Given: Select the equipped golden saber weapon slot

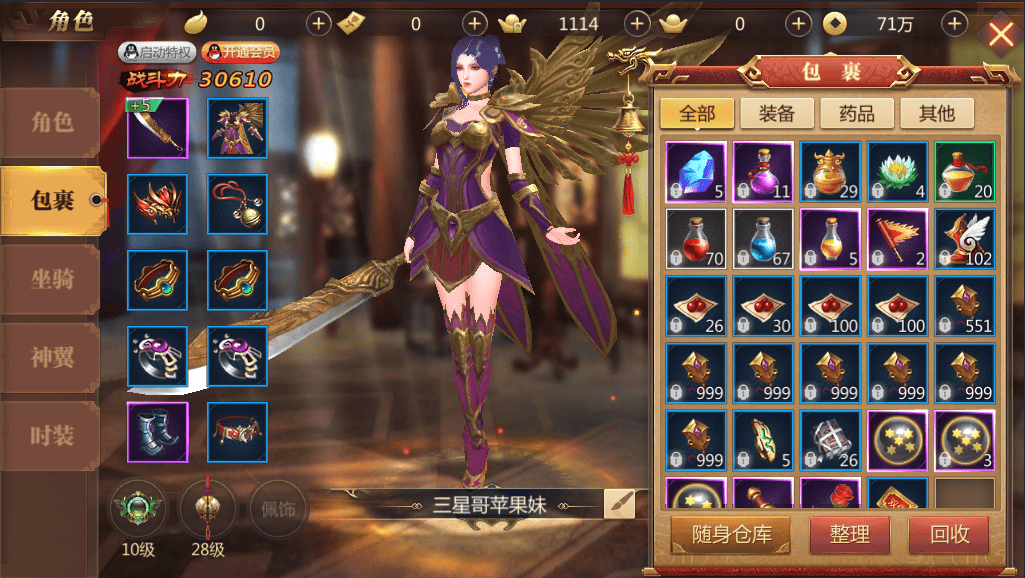Looking at the screenshot, I should [157, 128].
